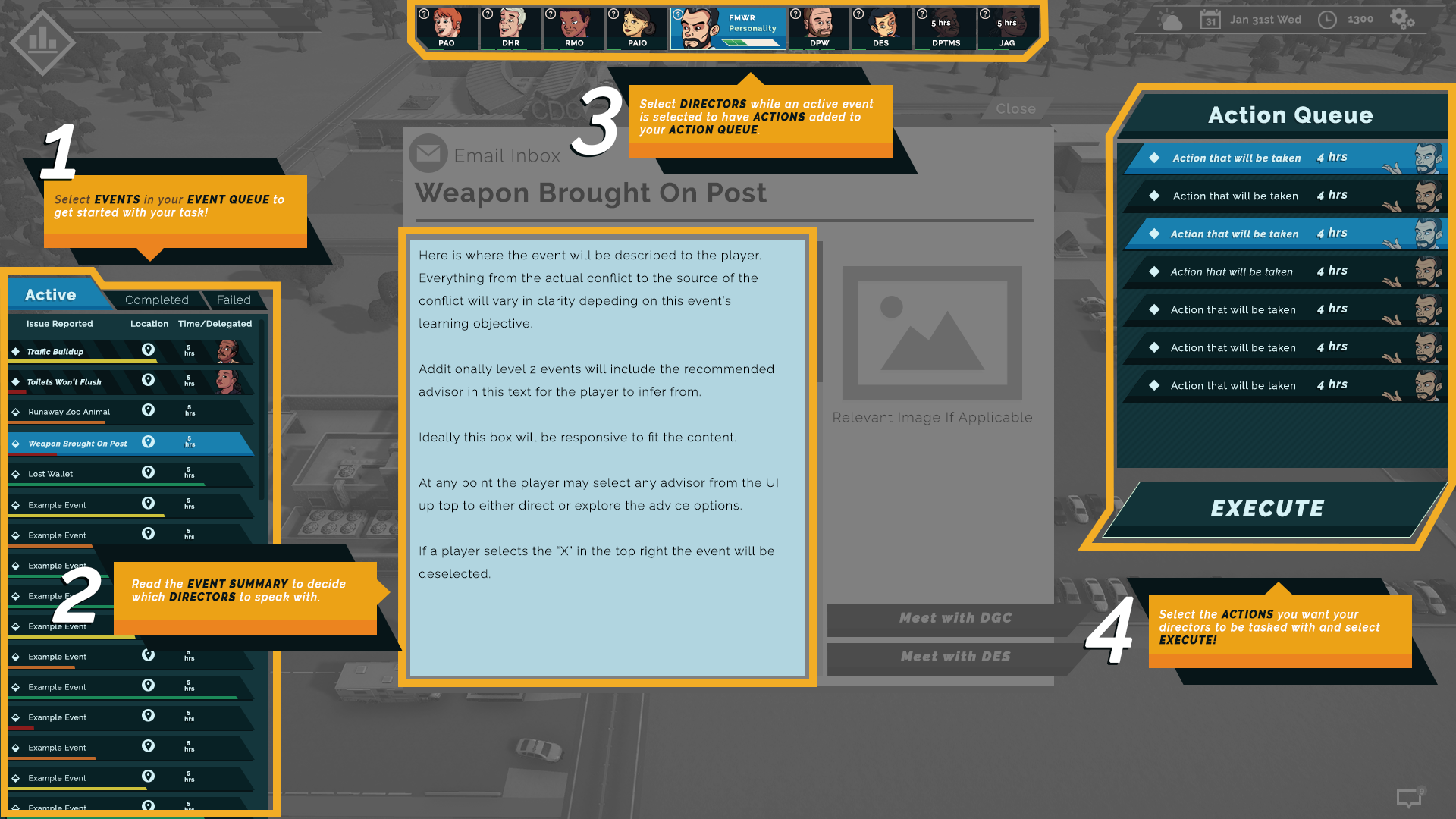Open the Failed events tab
This screenshot has height=819, width=1456.
click(234, 300)
